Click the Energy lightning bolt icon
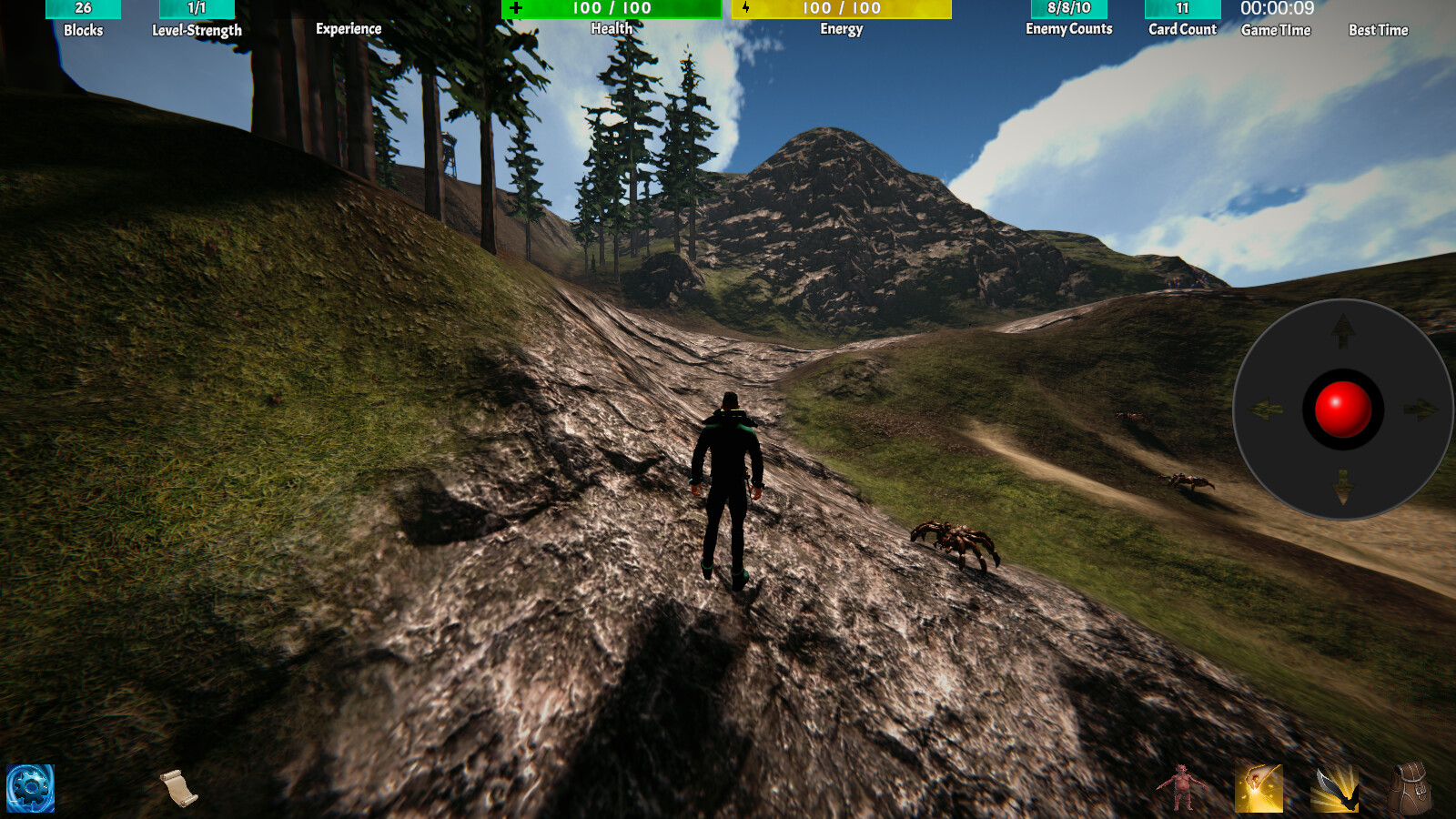Image resolution: width=1456 pixels, height=819 pixels. [746, 9]
